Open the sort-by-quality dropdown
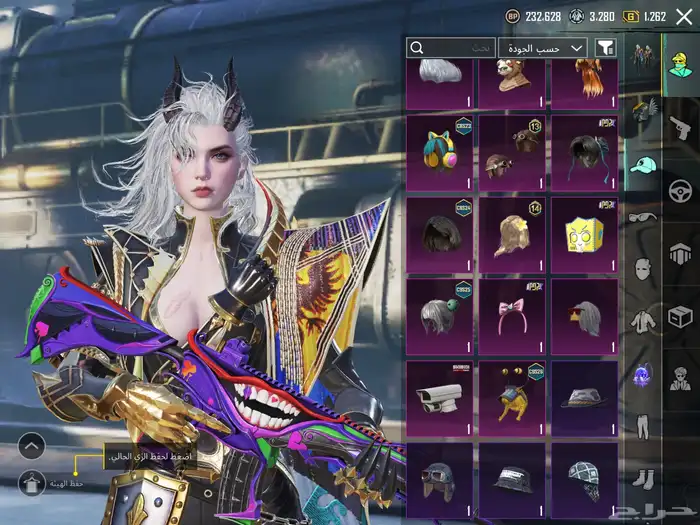Image resolution: width=700 pixels, height=525 pixels. [x=543, y=47]
